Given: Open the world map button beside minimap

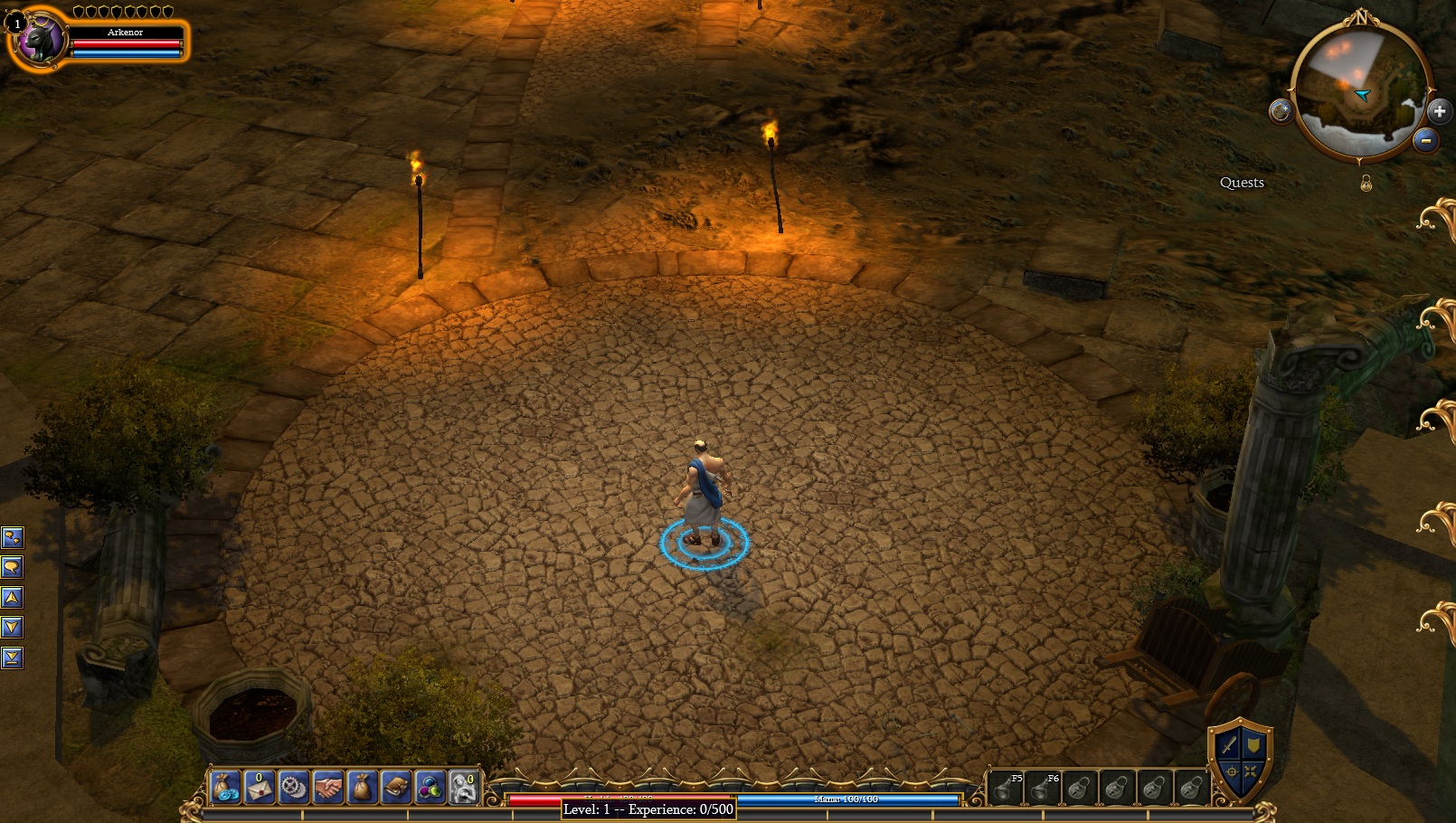Looking at the screenshot, I should click(1281, 111).
